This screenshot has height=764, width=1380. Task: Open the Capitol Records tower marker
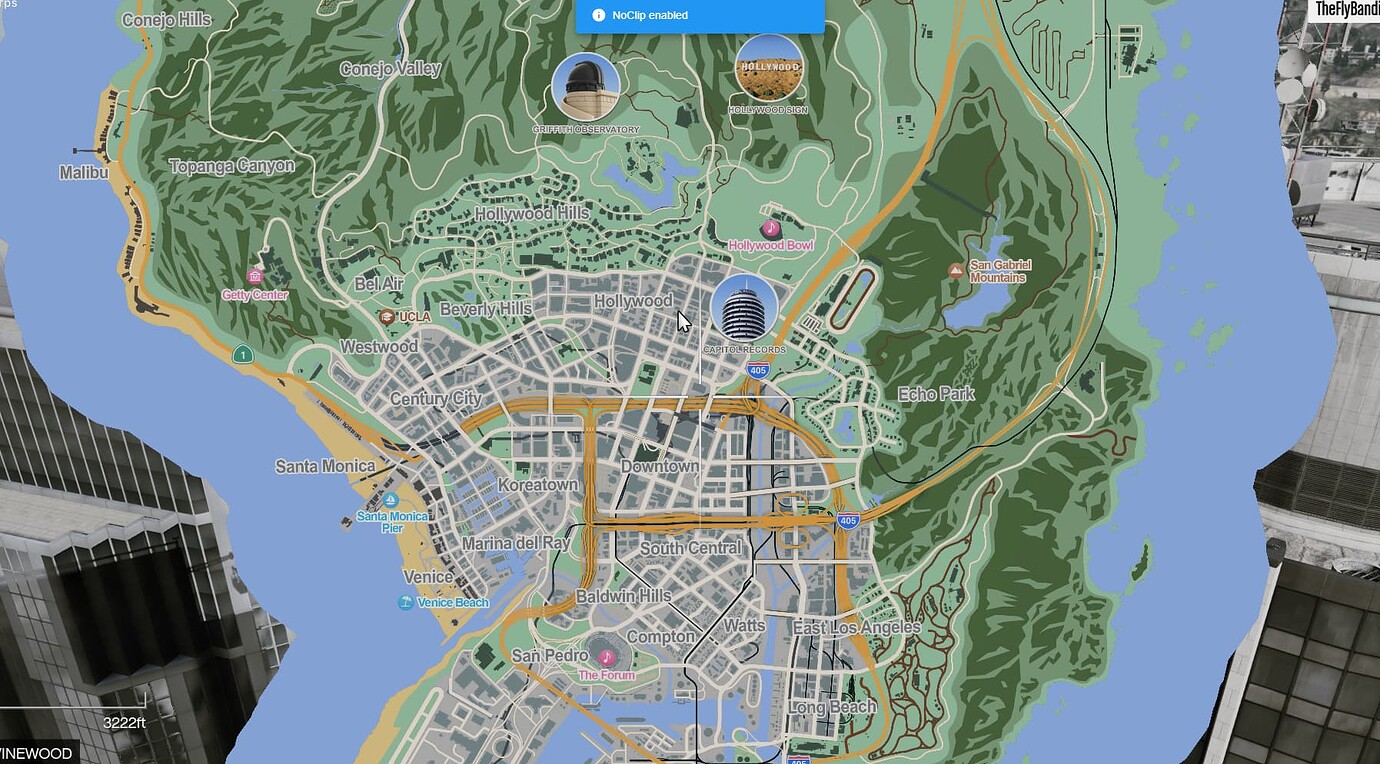744,309
